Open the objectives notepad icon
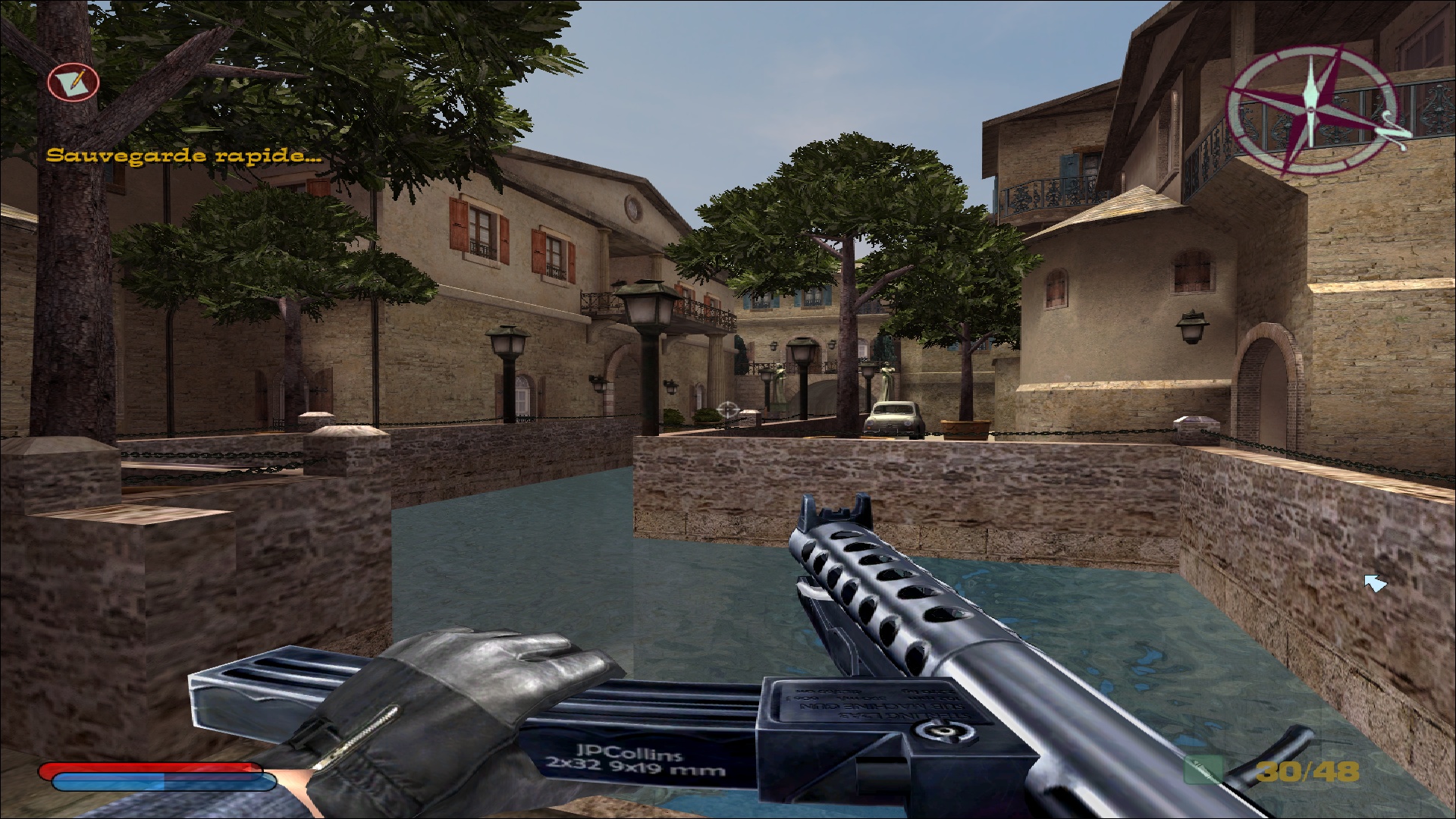The width and height of the screenshot is (1456, 819). [74, 81]
